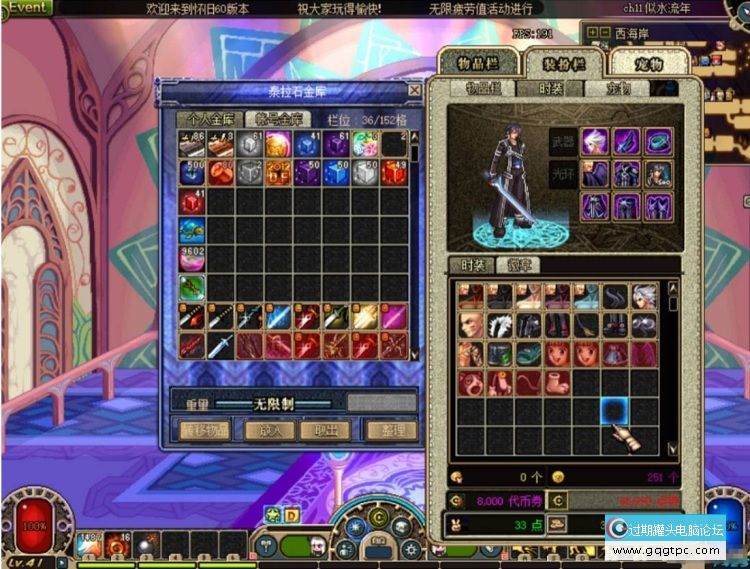Pick the teal belt equipped avatar slot
The width and height of the screenshot is (750, 569).
pos(657,140)
